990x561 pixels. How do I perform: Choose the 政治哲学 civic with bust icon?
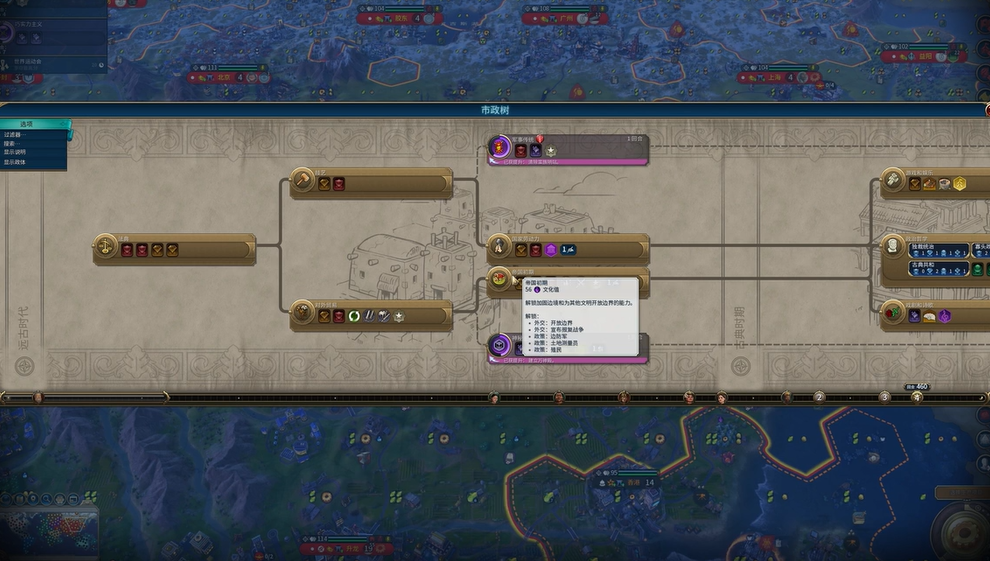click(893, 246)
